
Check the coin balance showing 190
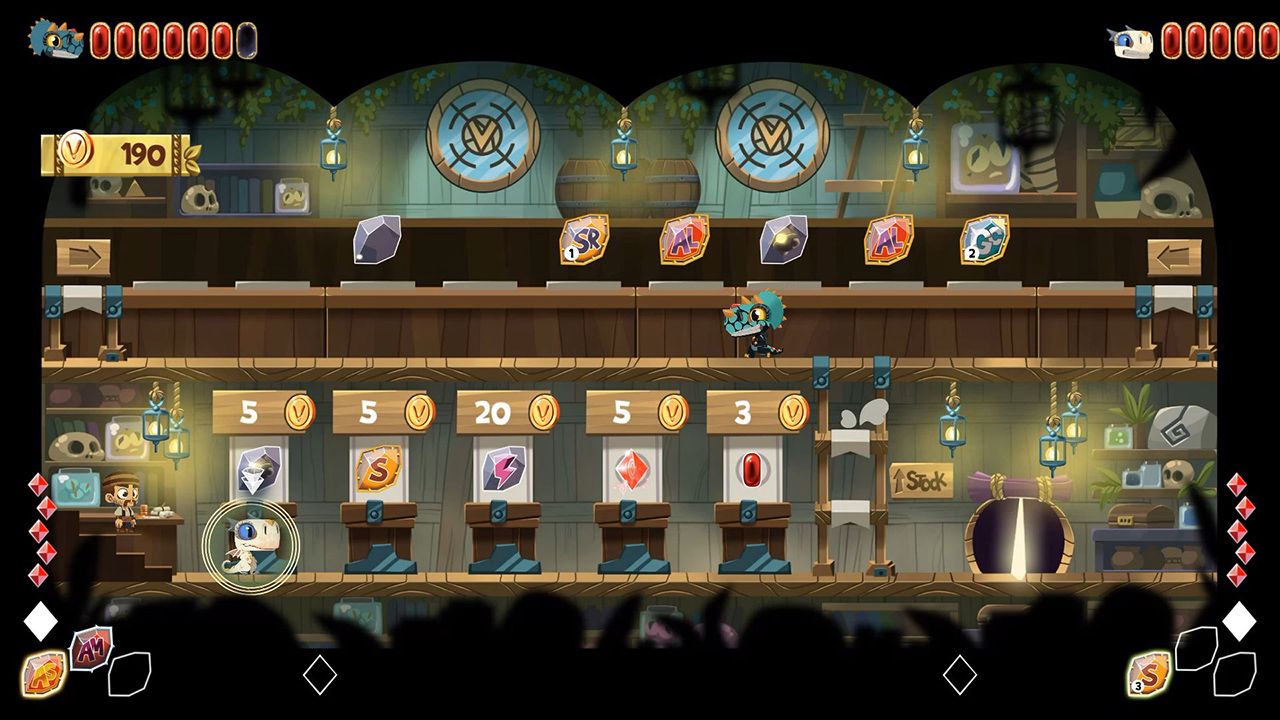tap(115, 155)
